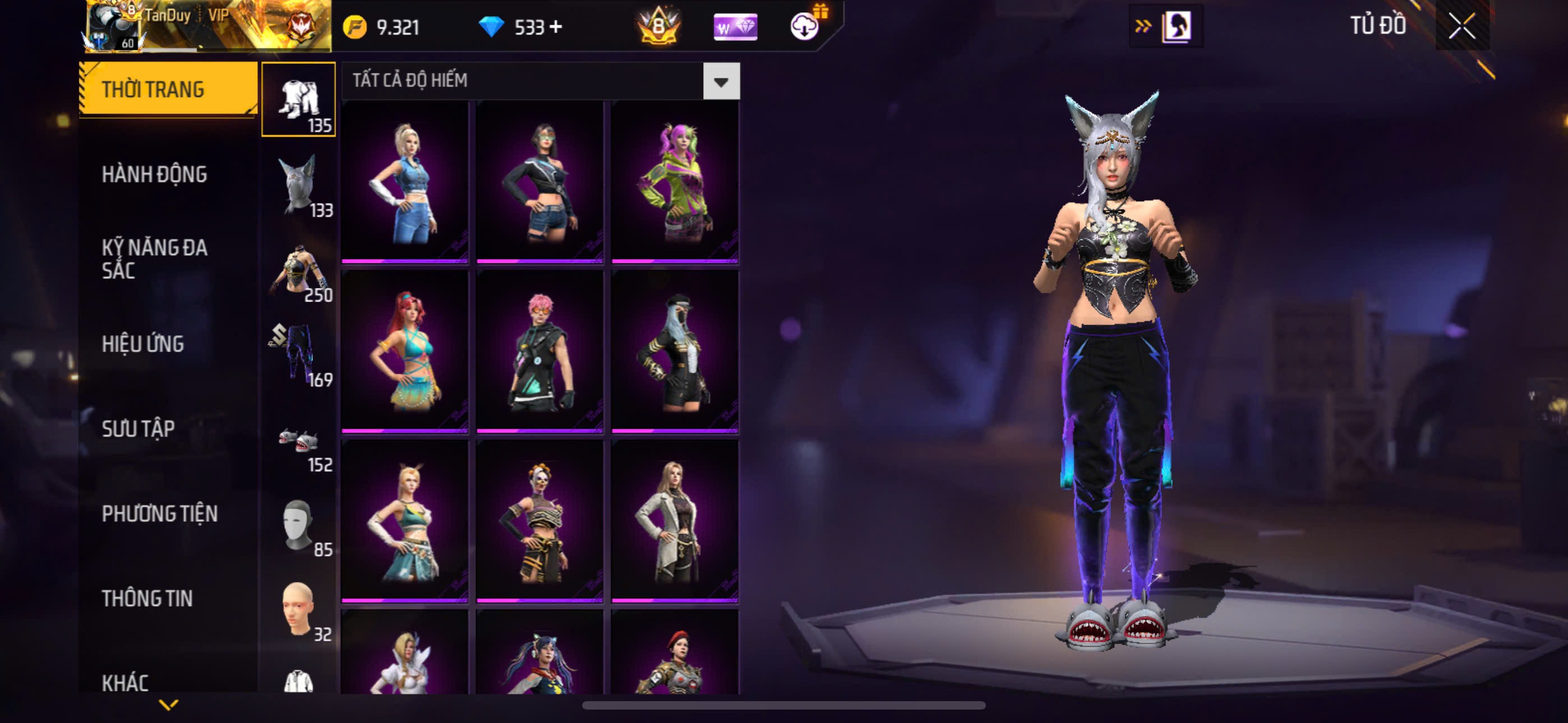
Task: Show the Thông Tin section
Action: [147, 598]
